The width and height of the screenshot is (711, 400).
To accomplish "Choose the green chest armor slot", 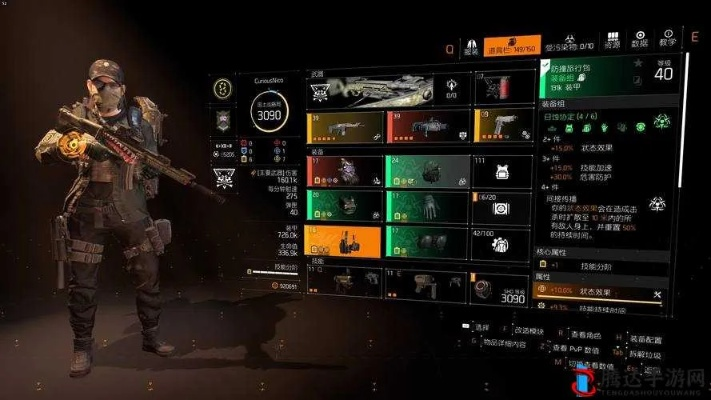I will (x=344, y=207).
